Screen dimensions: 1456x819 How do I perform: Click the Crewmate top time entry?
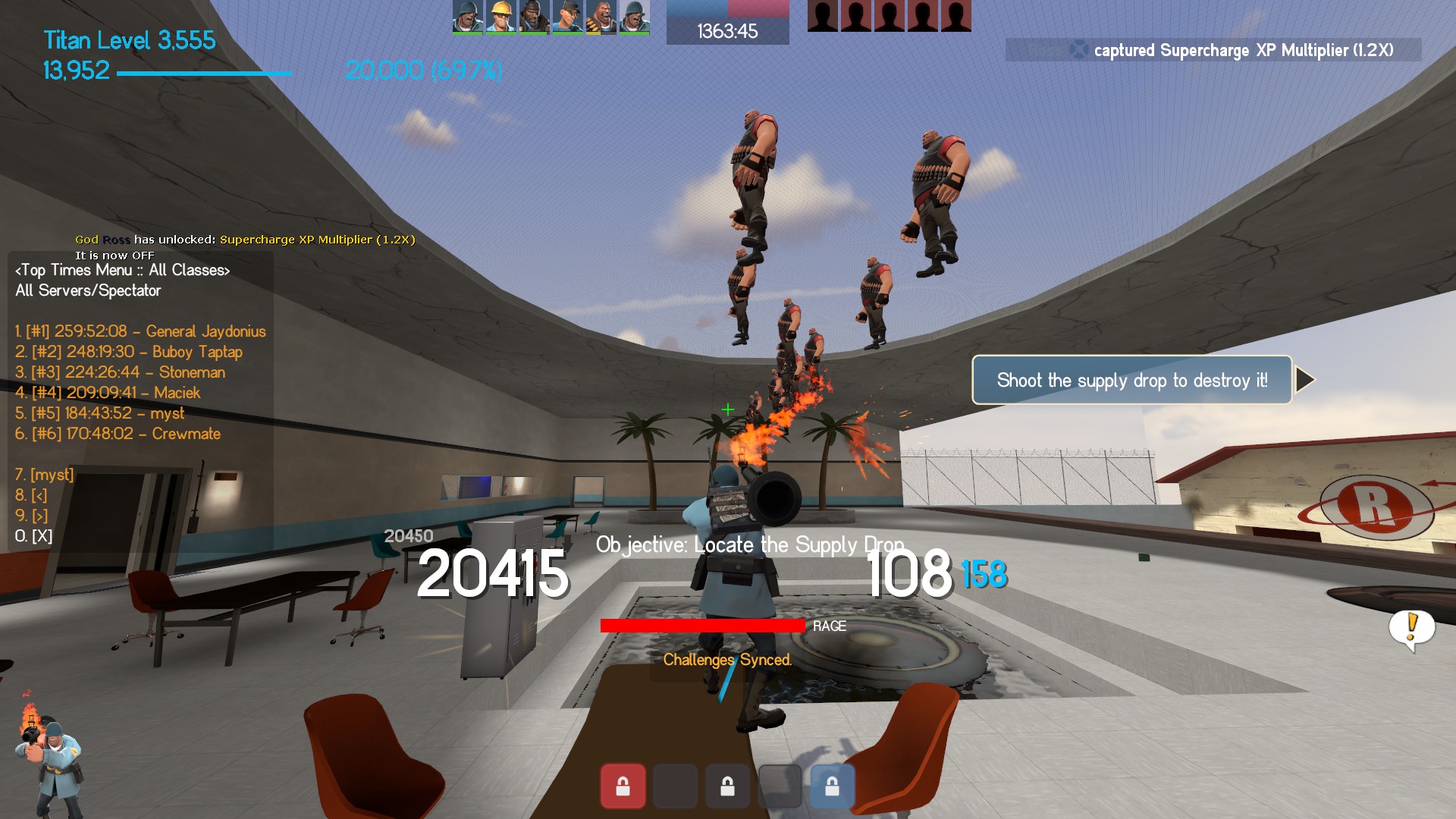(118, 434)
